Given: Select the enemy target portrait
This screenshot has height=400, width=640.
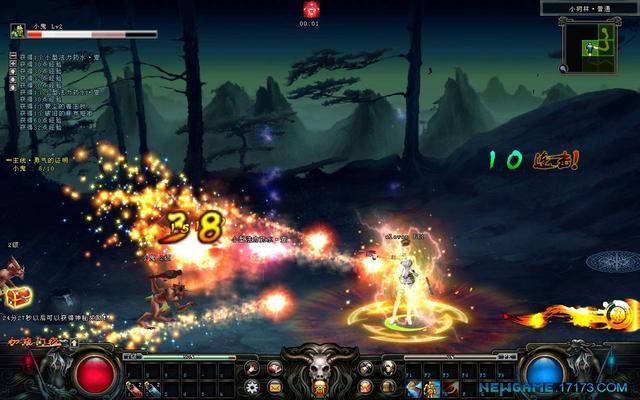Looking at the screenshot, I should tap(17, 31).
